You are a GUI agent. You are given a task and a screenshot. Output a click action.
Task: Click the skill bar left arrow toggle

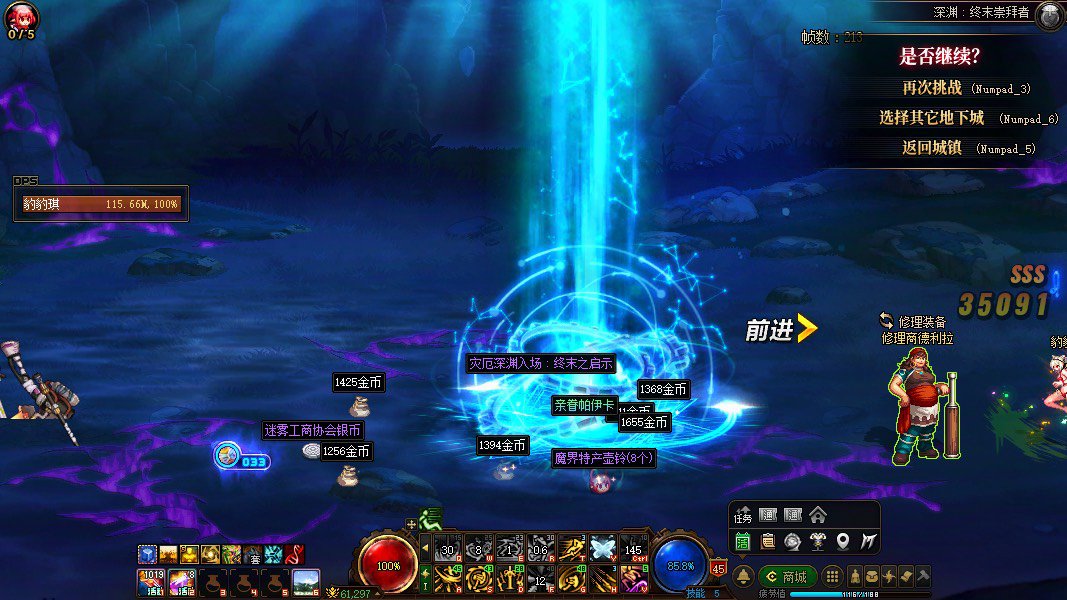tap(425, 547)
